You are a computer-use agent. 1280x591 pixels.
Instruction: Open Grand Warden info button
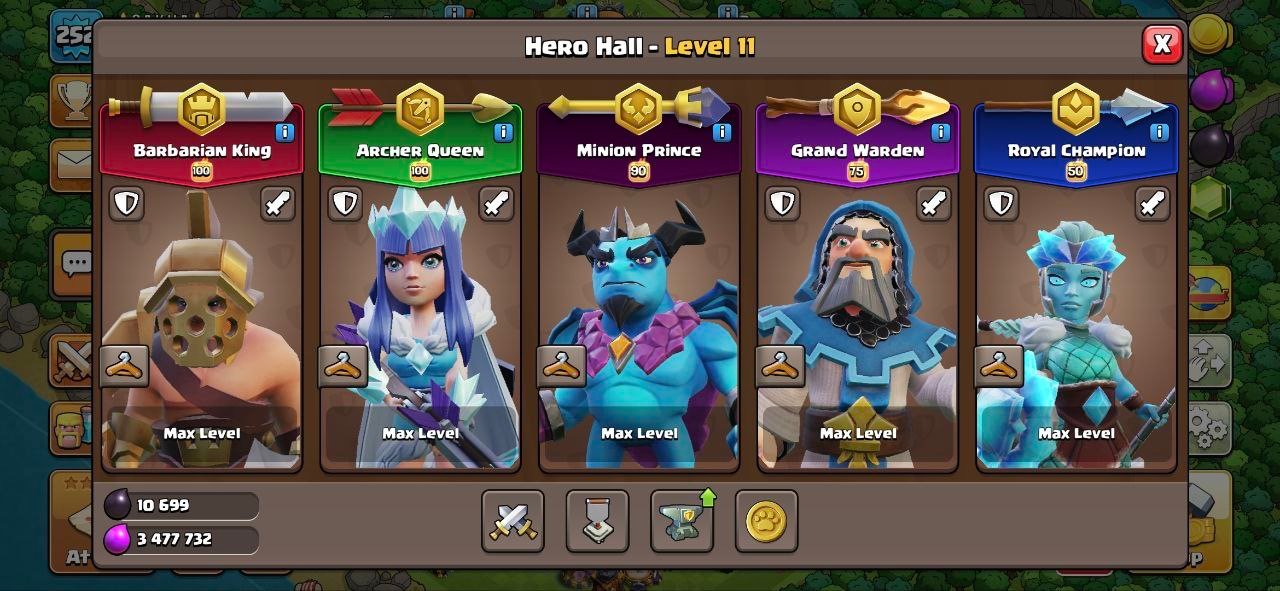click(940, 132)
